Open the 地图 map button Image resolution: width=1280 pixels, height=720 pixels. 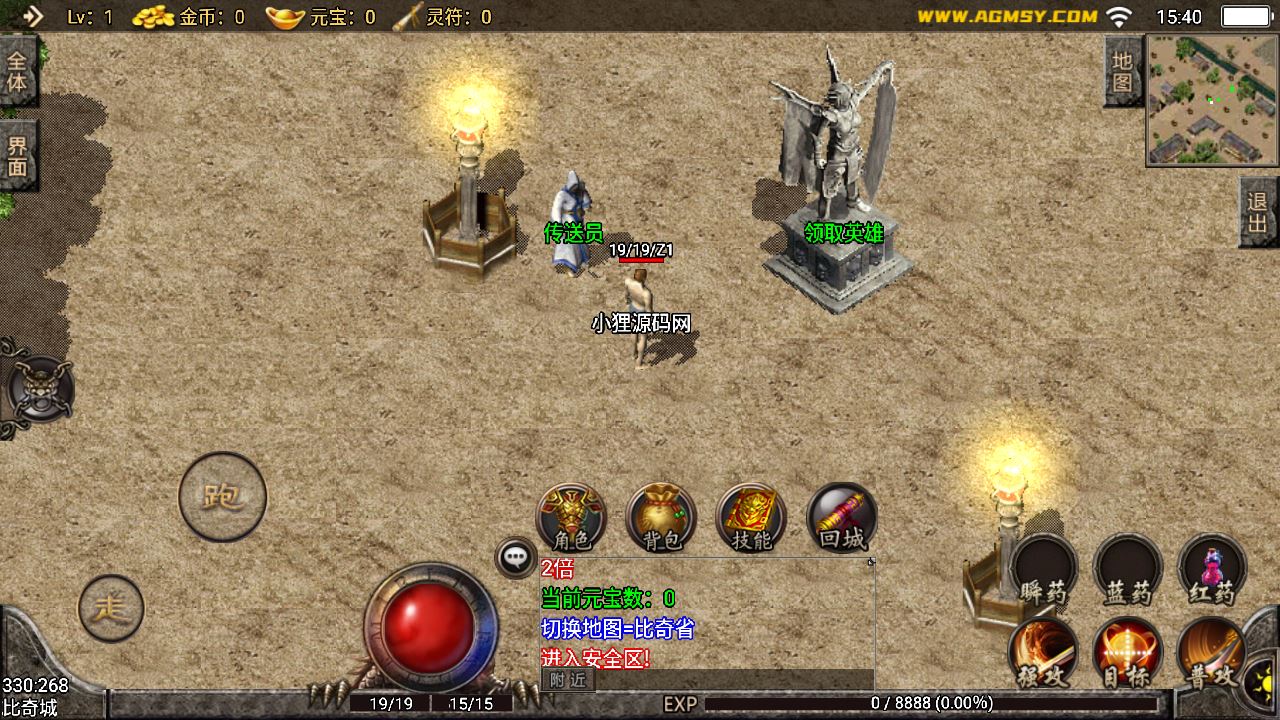[1122, 72]
